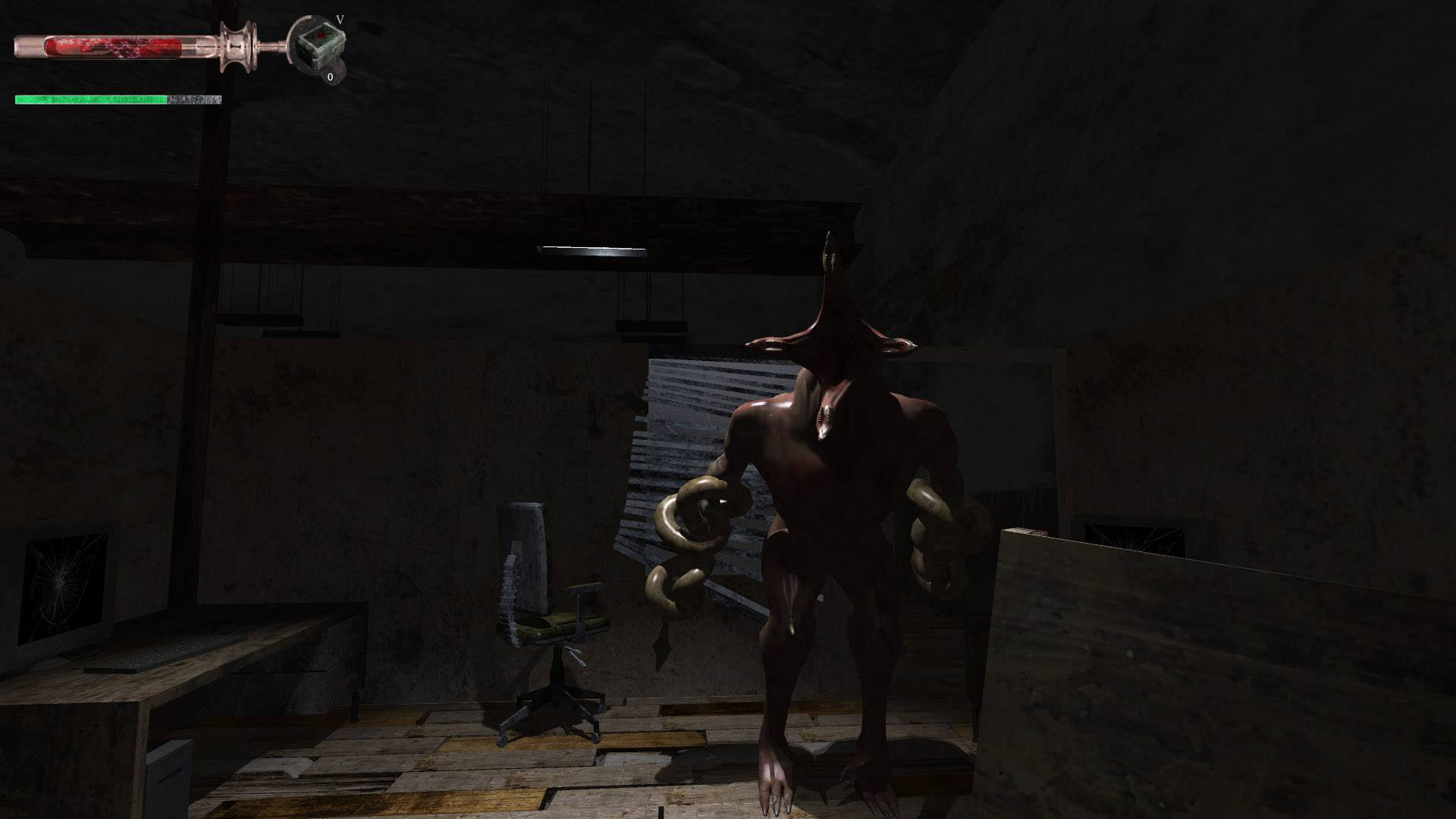Click the syringe plunger handle
1456x819 pixels.
click(x=235, y=47)
